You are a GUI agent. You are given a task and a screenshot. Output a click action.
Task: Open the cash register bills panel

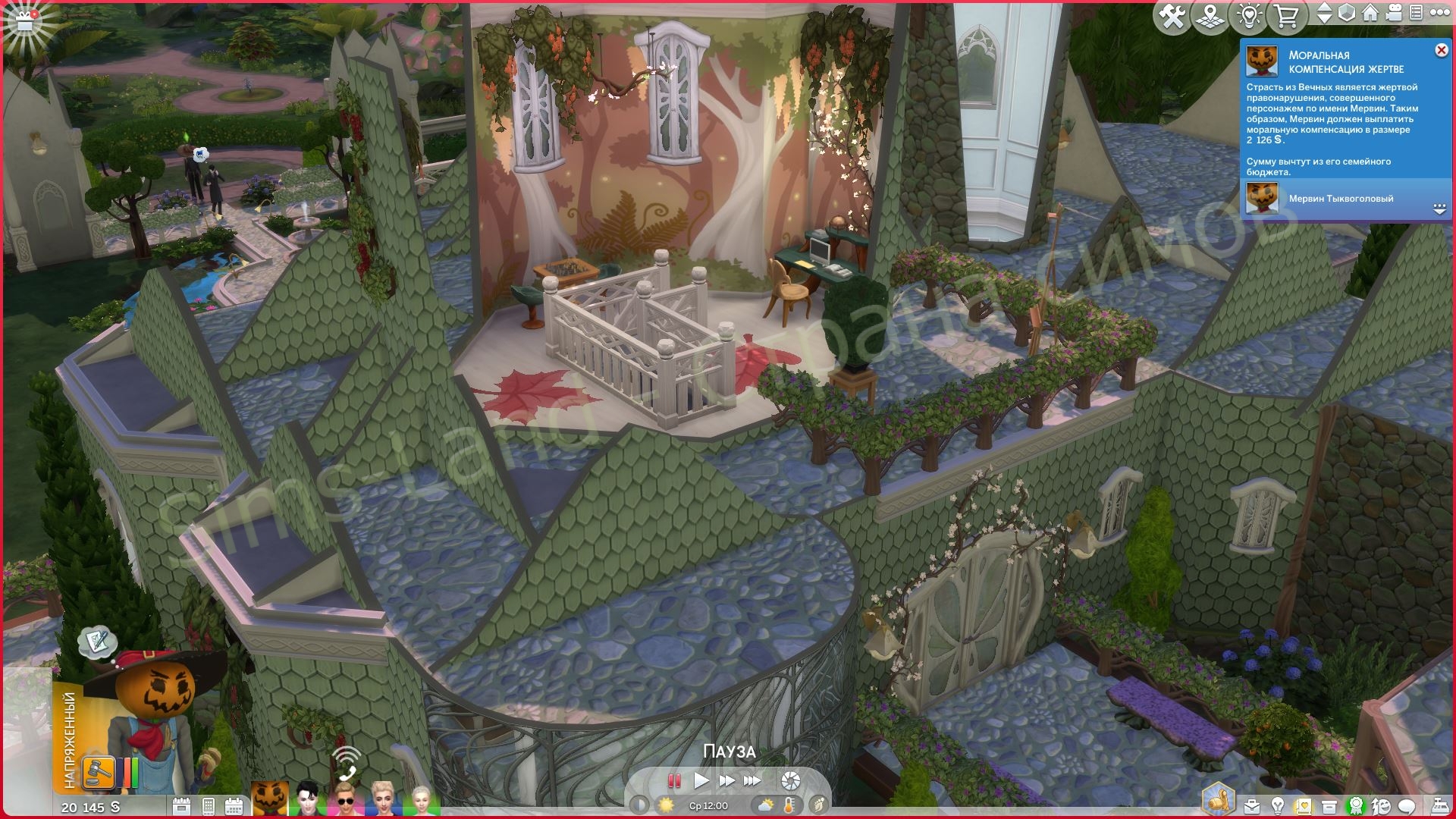(1442, 806)
